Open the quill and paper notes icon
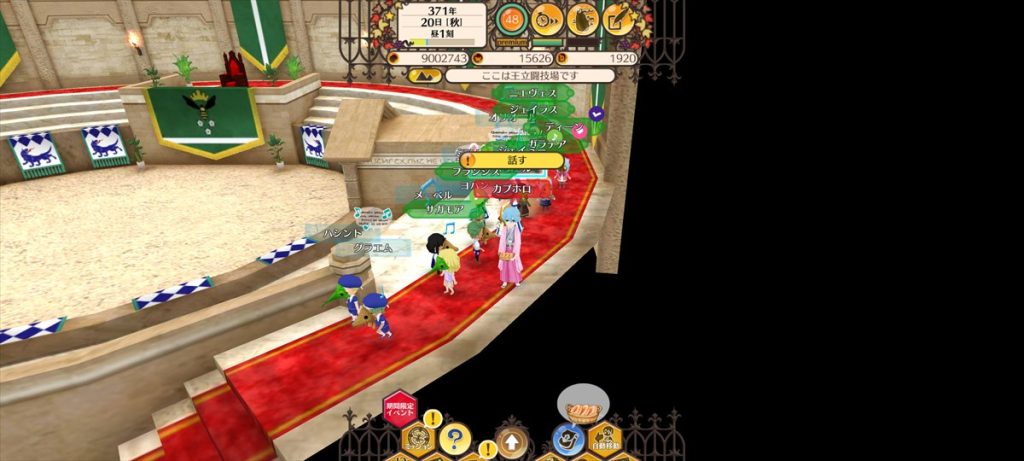Viewport: 1024px width, 461px height. click(619, 18)
